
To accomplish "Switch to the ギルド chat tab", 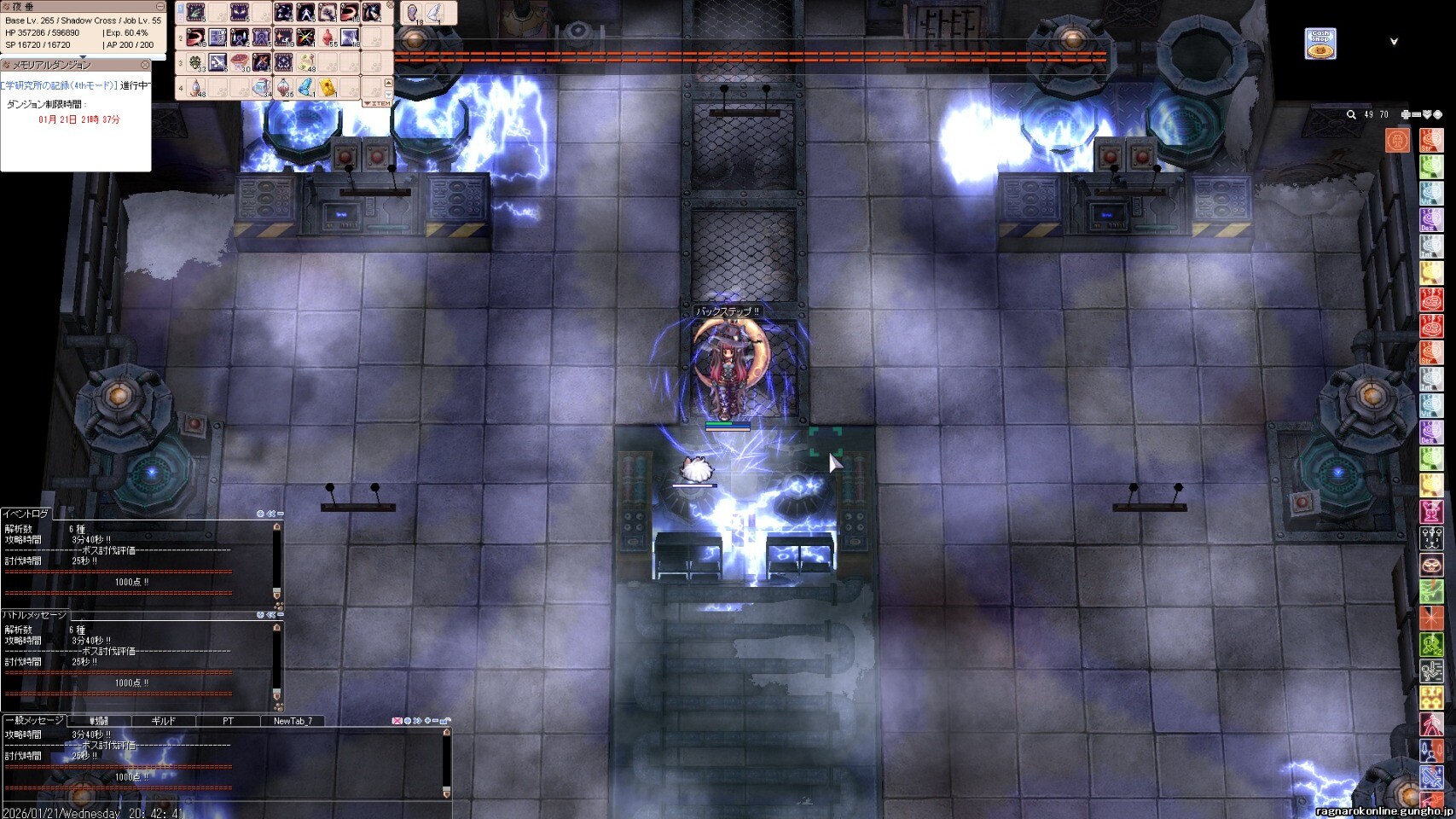I will coord(163,721).
